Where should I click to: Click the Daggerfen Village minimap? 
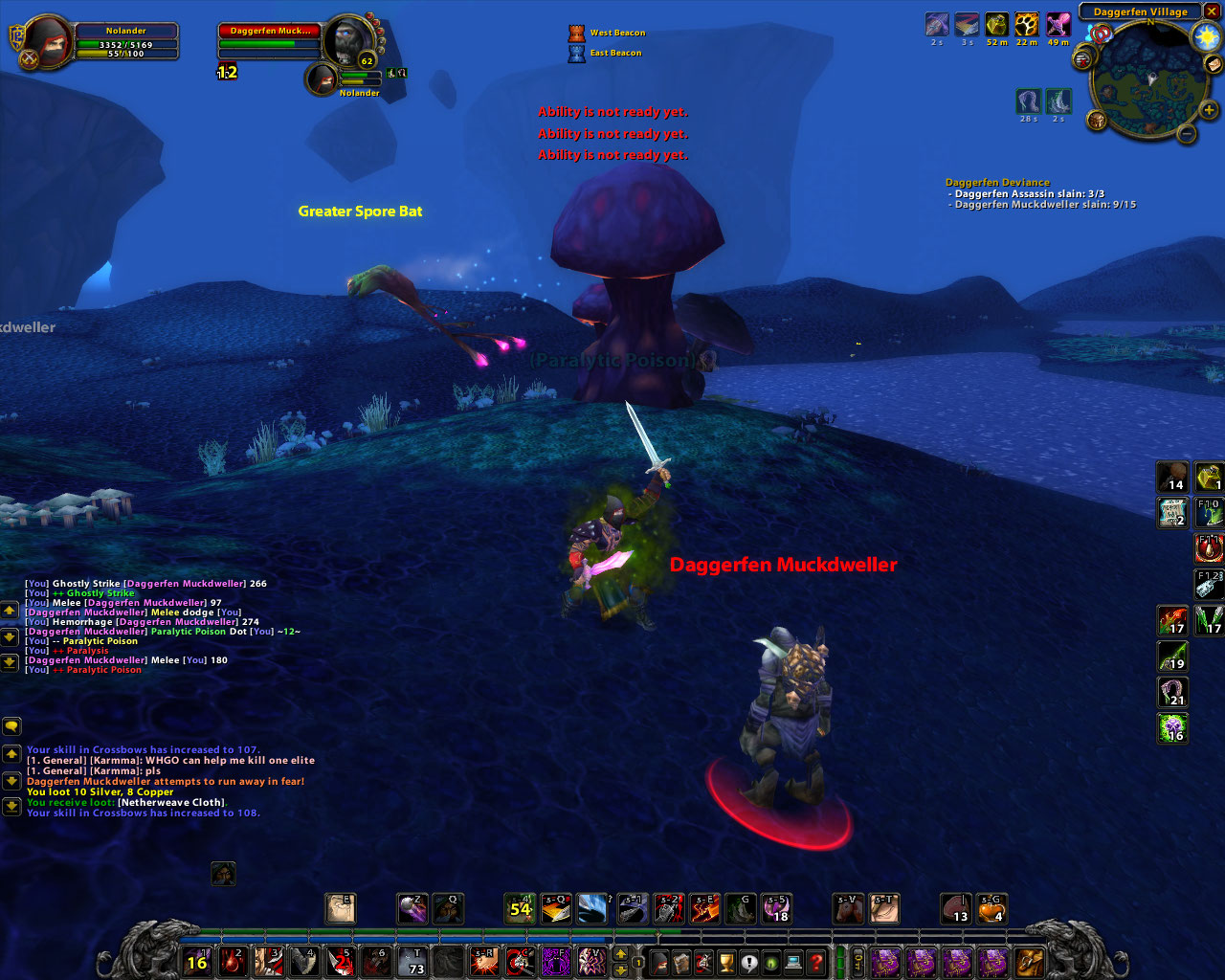[x=1148, y=81]
